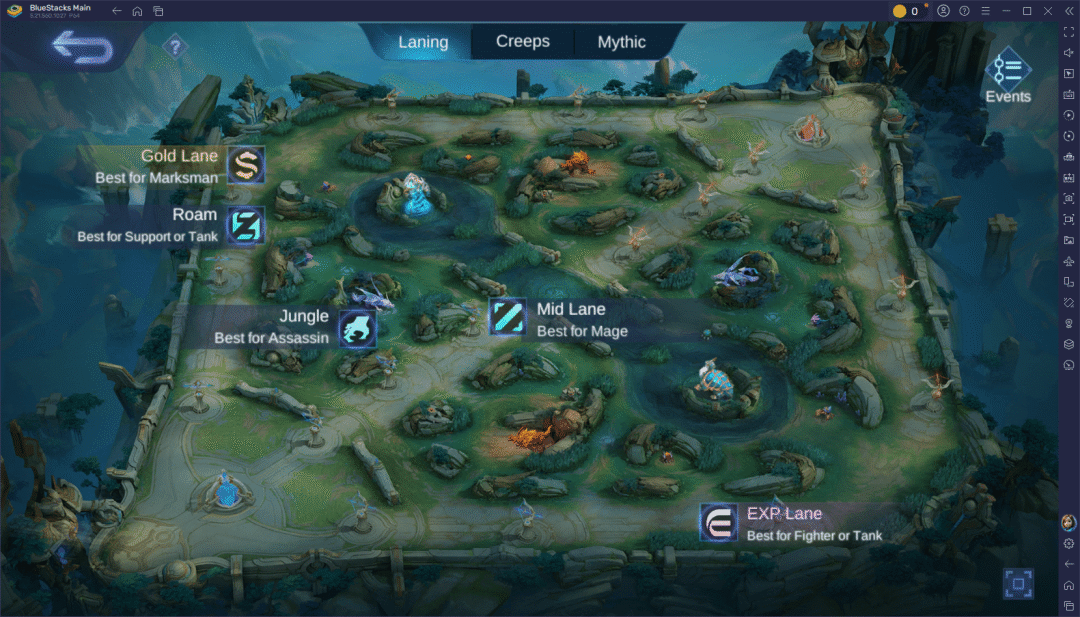The height and width of the screenshot is (617, 1080).
Task: Choose the EXP Lane marker icon
Action: pos(718,523)
